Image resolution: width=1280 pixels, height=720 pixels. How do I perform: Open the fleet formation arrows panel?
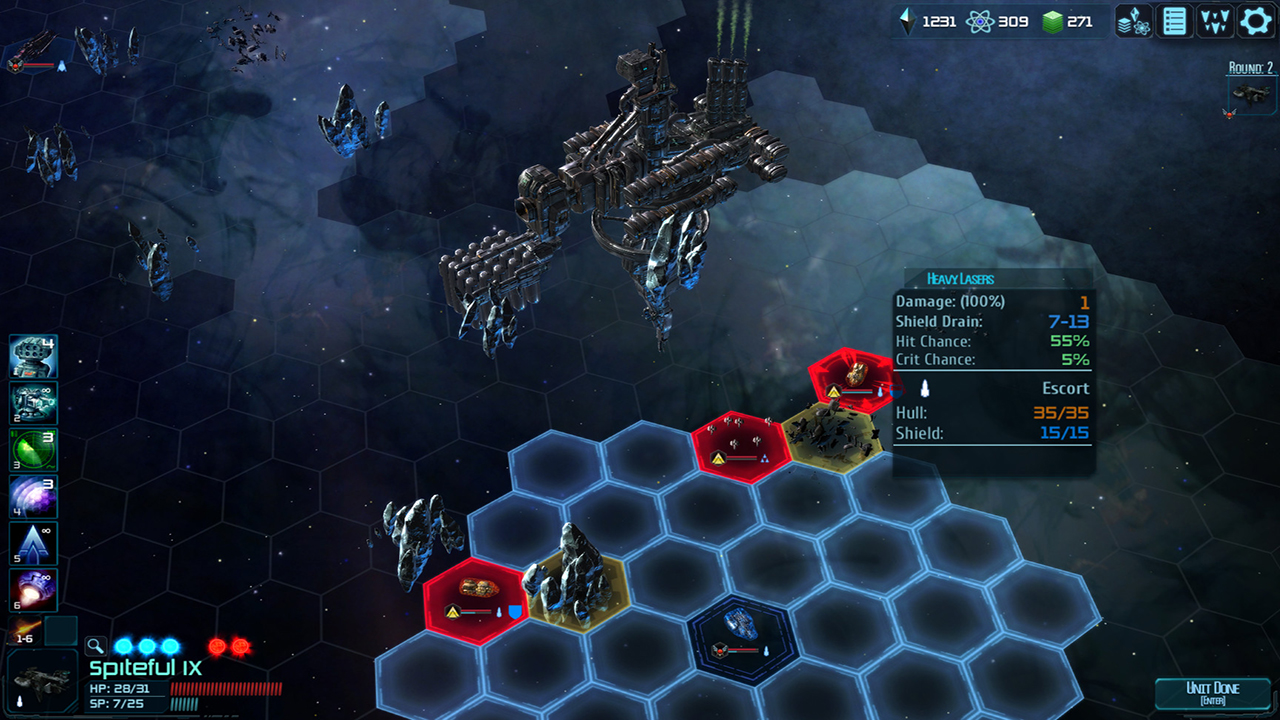pyautogui.click(x=1215, y=21)
